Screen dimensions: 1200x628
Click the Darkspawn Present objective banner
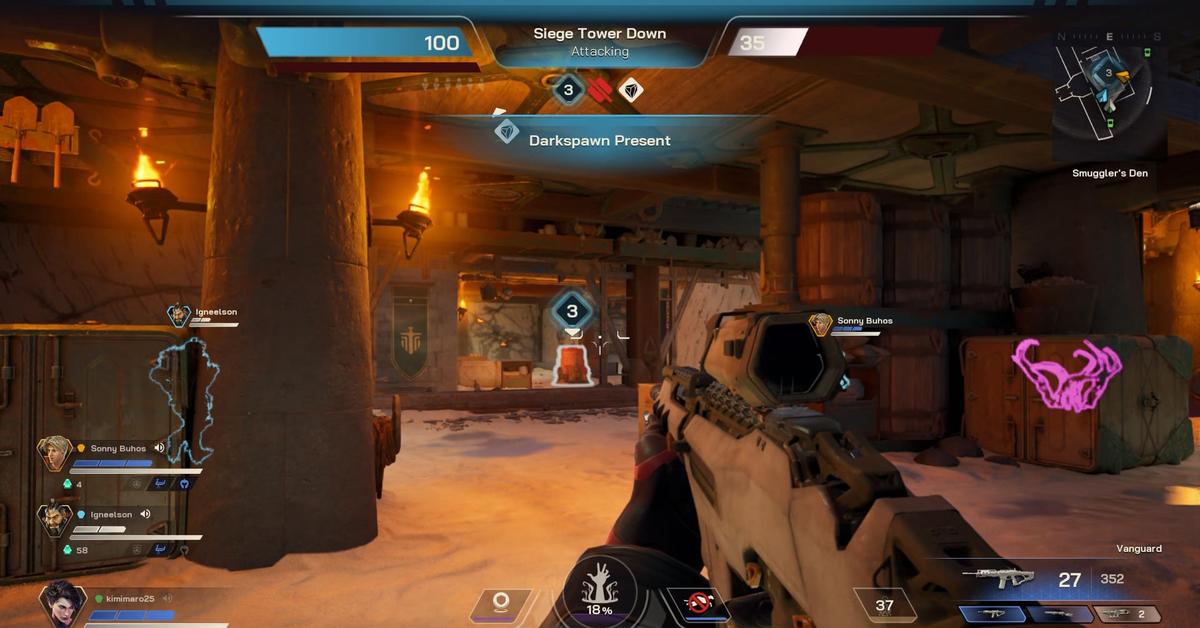(598, 140)
